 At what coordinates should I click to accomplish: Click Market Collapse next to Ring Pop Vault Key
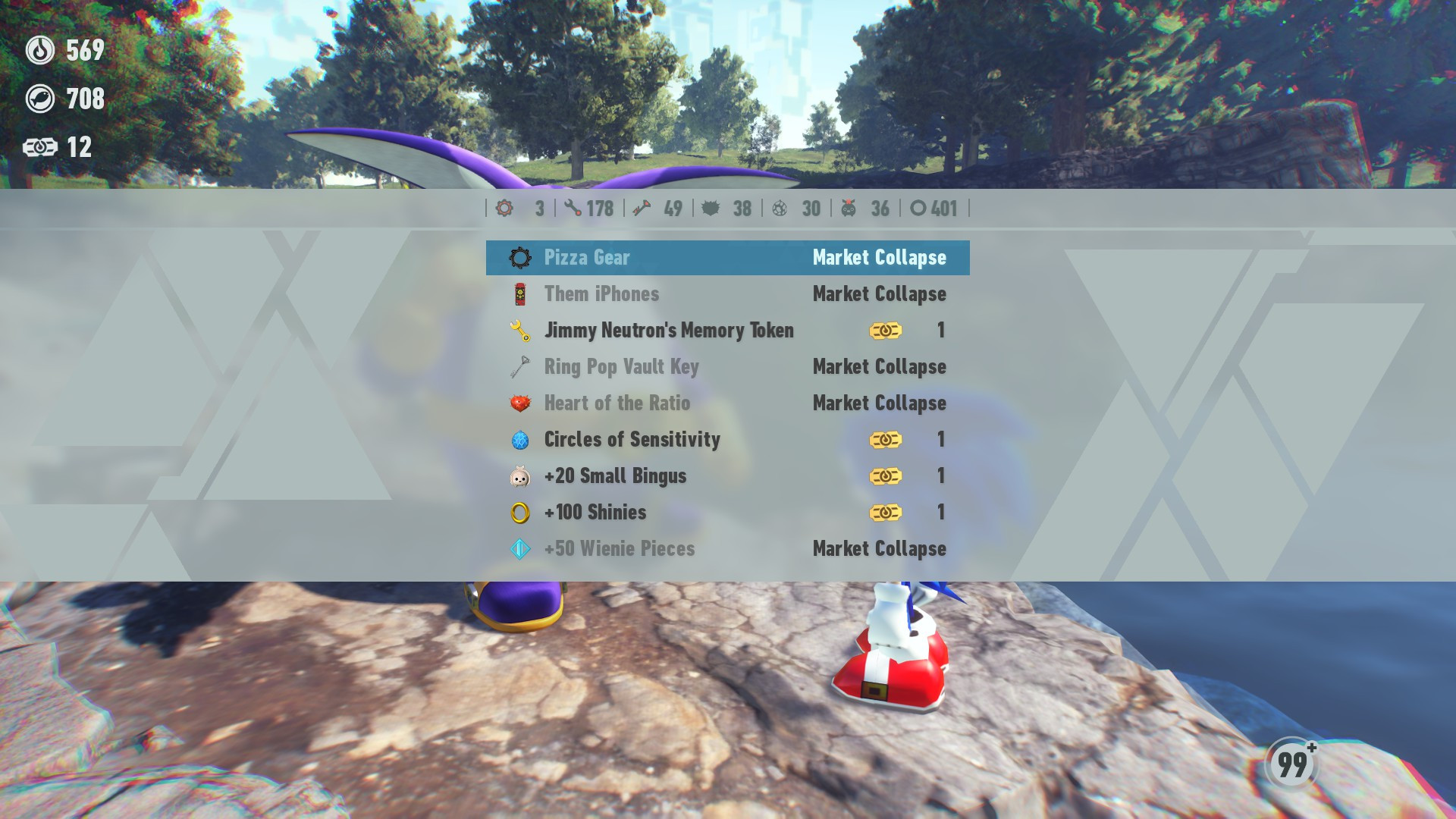tap(879, 367)
